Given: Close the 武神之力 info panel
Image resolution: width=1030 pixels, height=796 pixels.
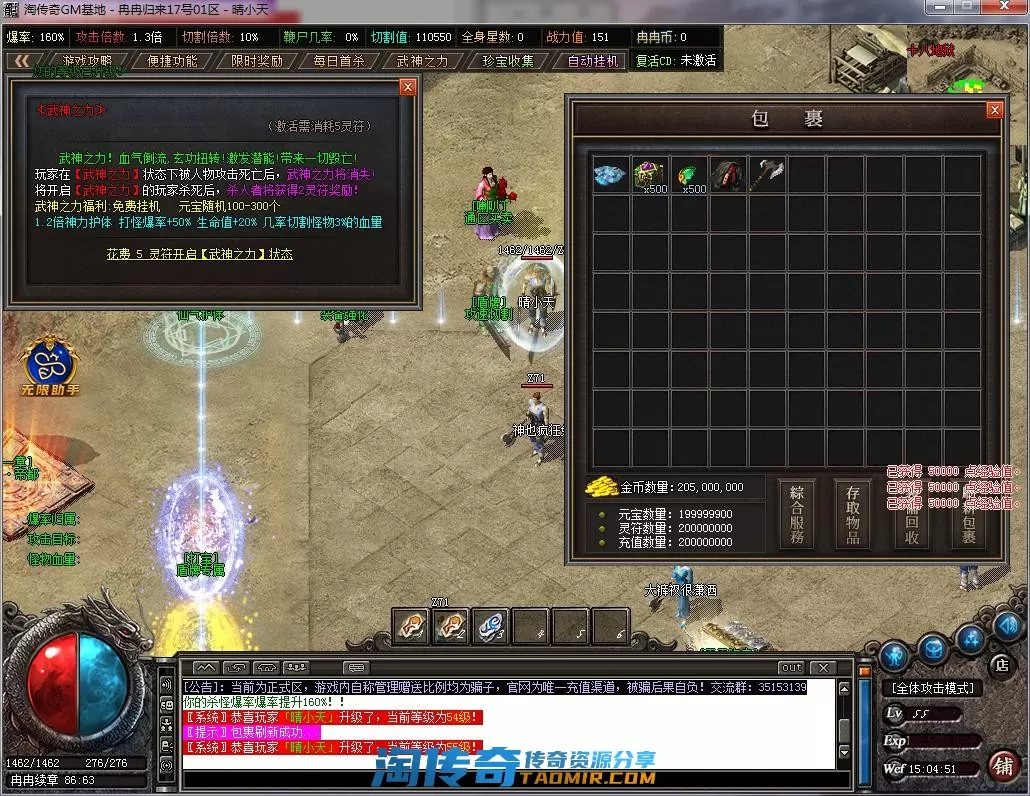Looking at the screenshot, I should tap(407, 87).
